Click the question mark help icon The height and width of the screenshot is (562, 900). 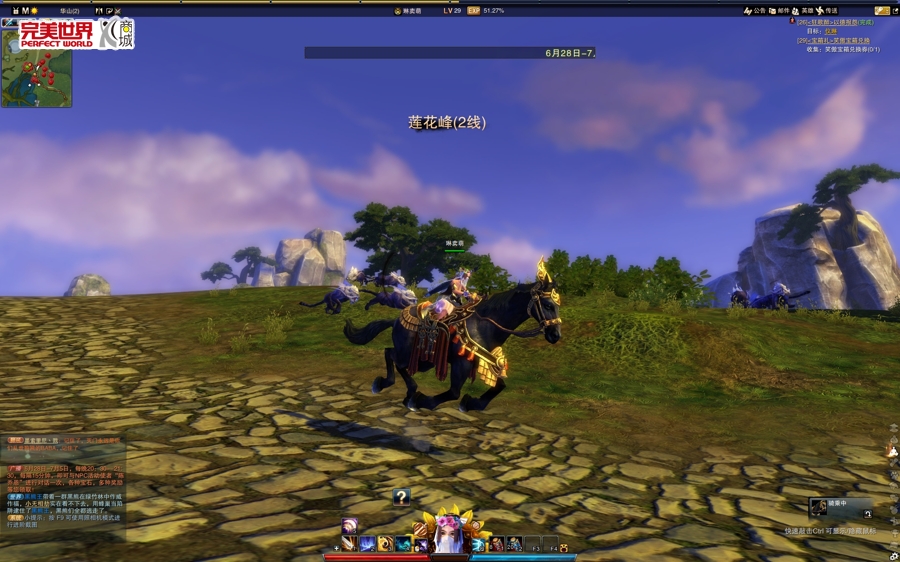click(x=401, y=496)
